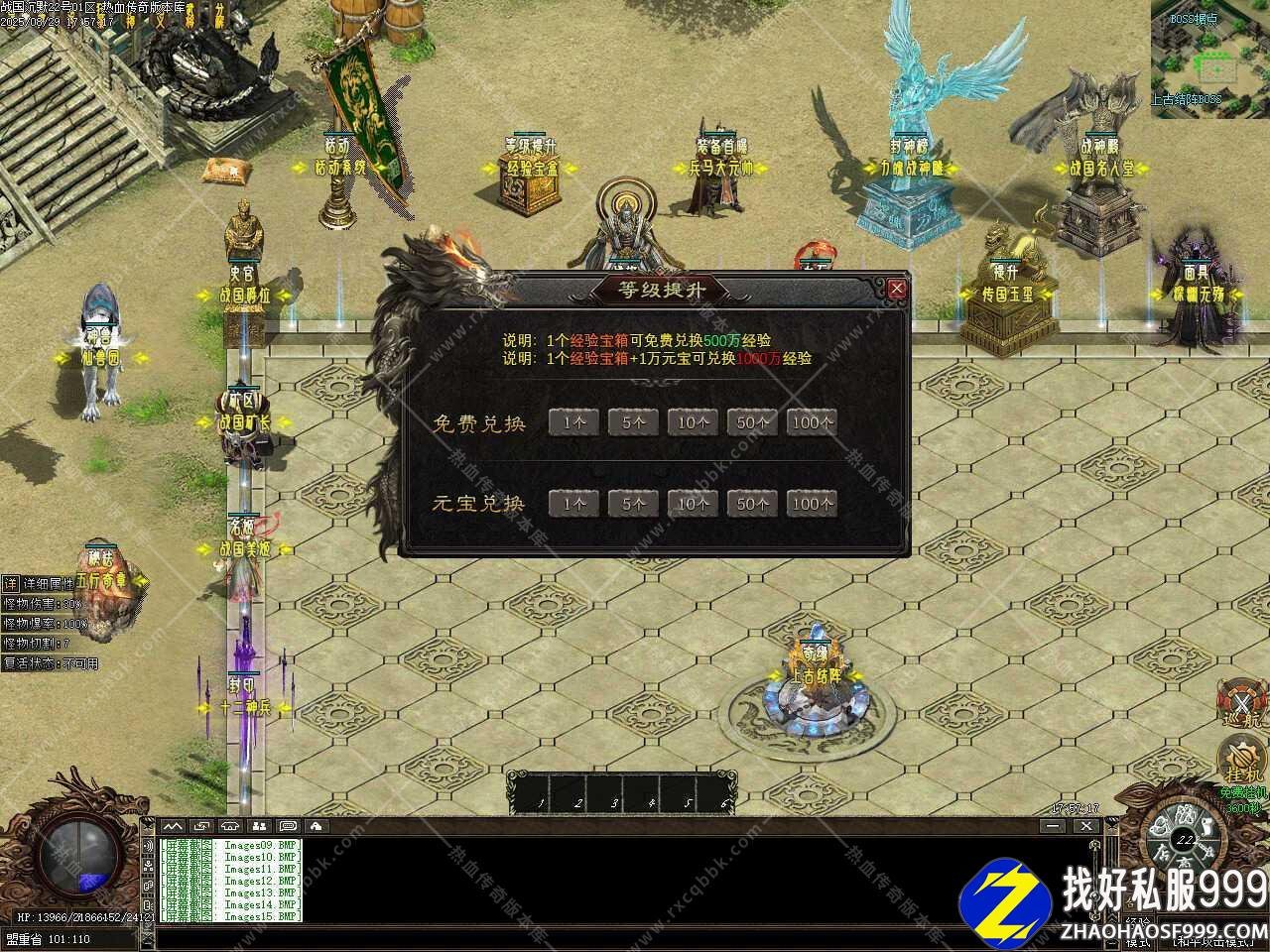Pick 50个 in the 元宝兑换 row
The height and width of the screenshot is (952, 1270).
coord(752,504)
